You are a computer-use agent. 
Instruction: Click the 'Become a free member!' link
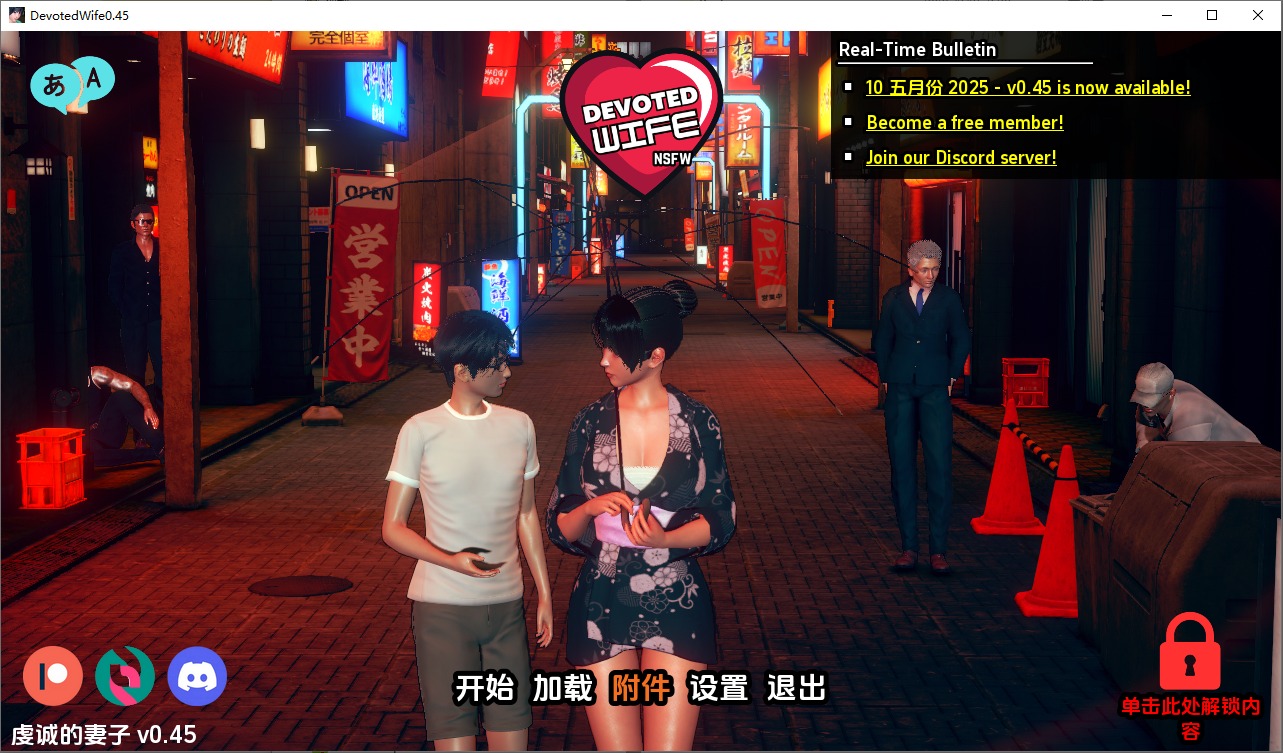[x=963, y=122]
